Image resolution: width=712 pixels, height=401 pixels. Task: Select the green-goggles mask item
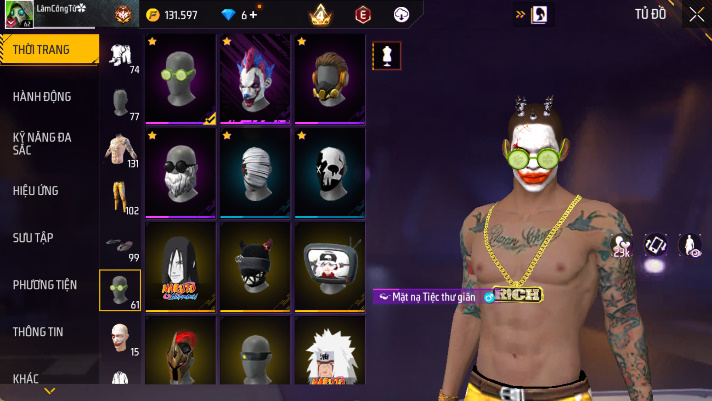pyautogui.click(x=180, y=80)
